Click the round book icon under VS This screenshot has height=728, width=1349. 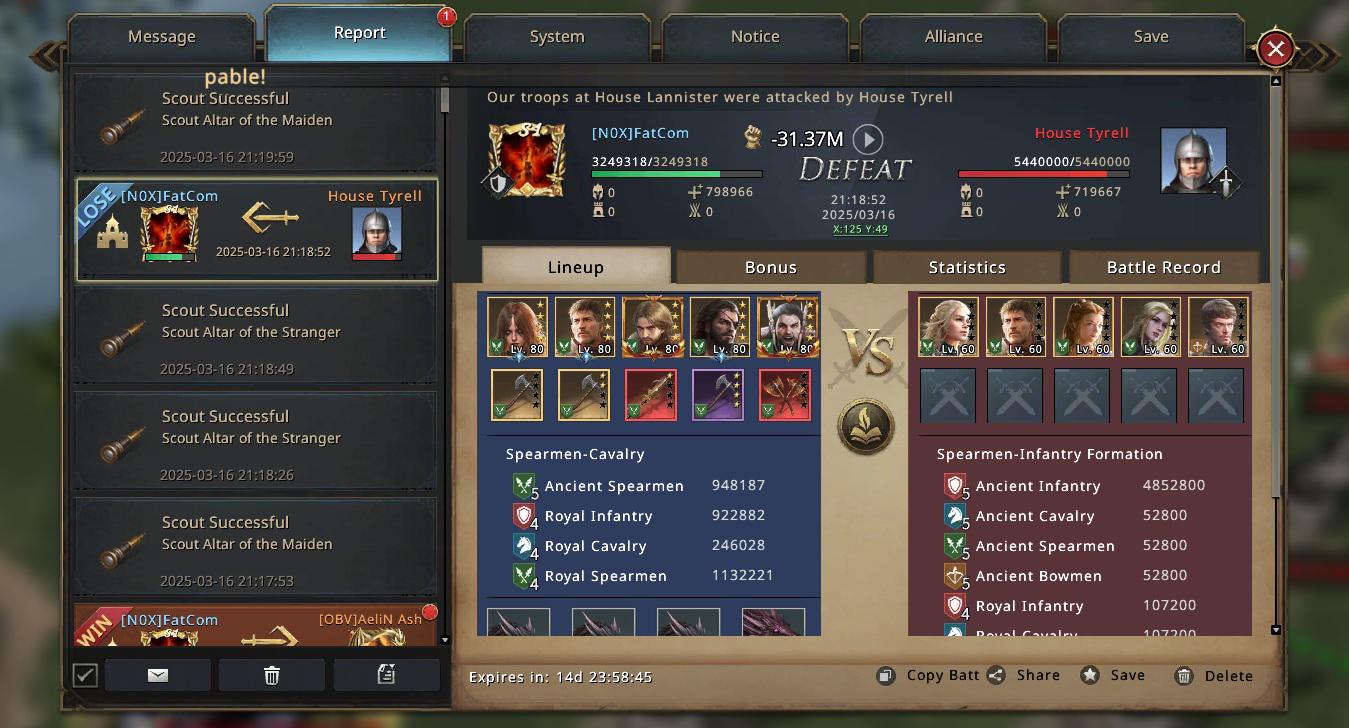coord(865,427)
